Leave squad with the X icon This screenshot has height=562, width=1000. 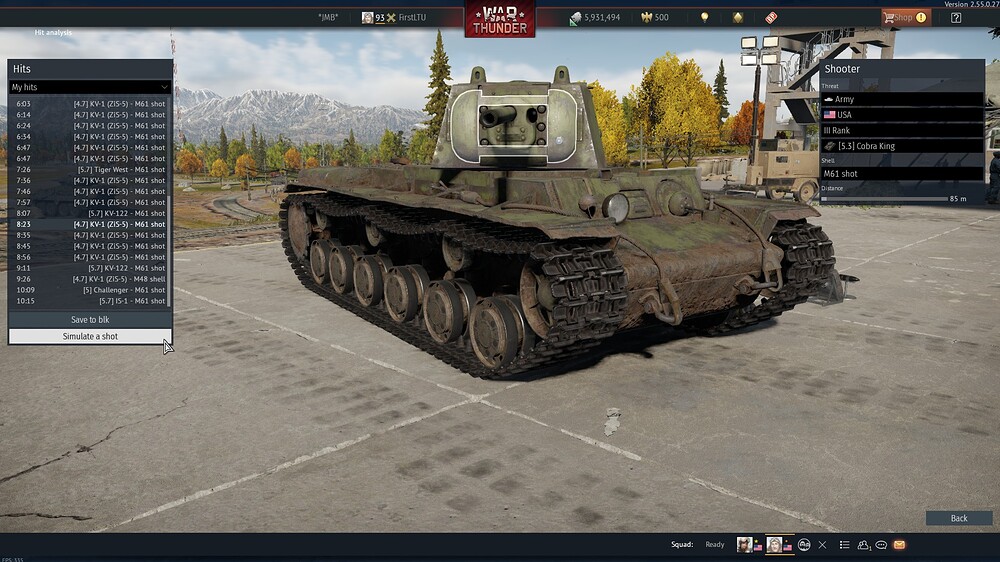(x=822, y=545)
